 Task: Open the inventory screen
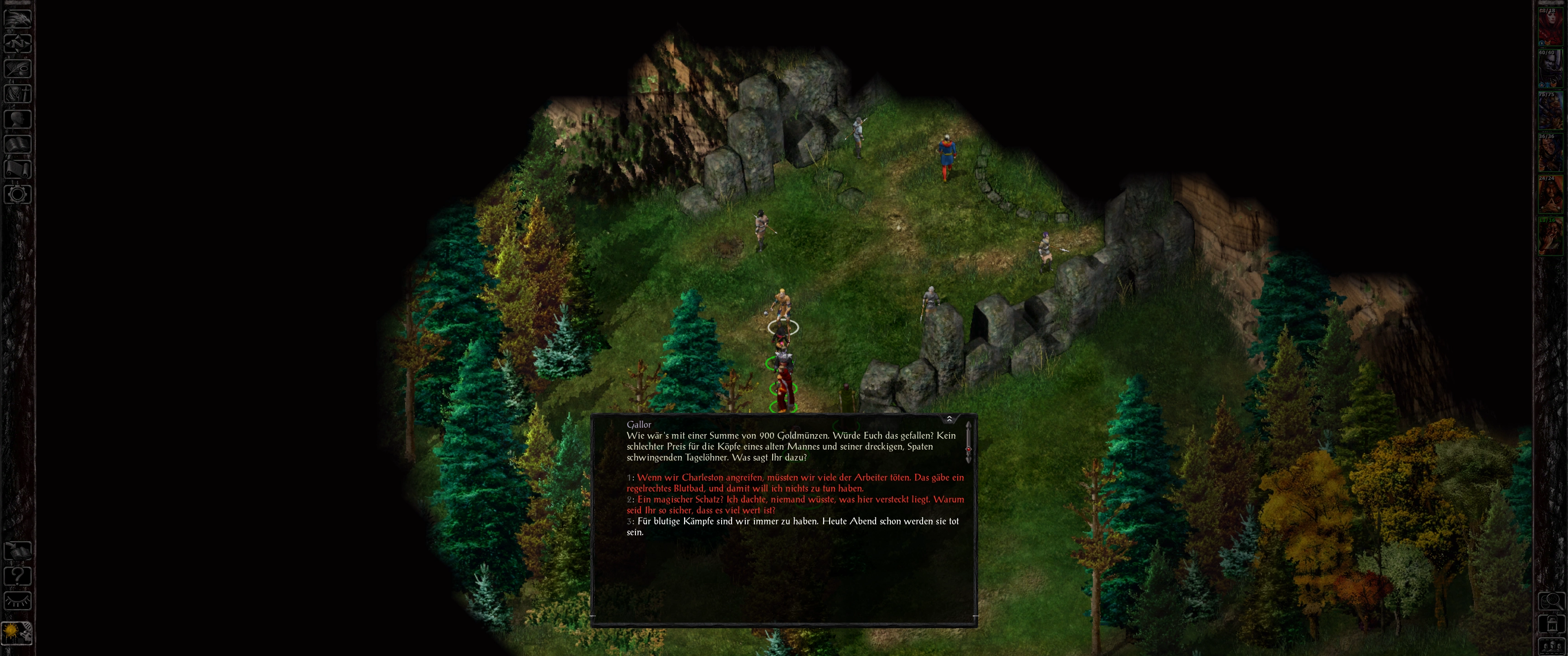pos(18,94)
